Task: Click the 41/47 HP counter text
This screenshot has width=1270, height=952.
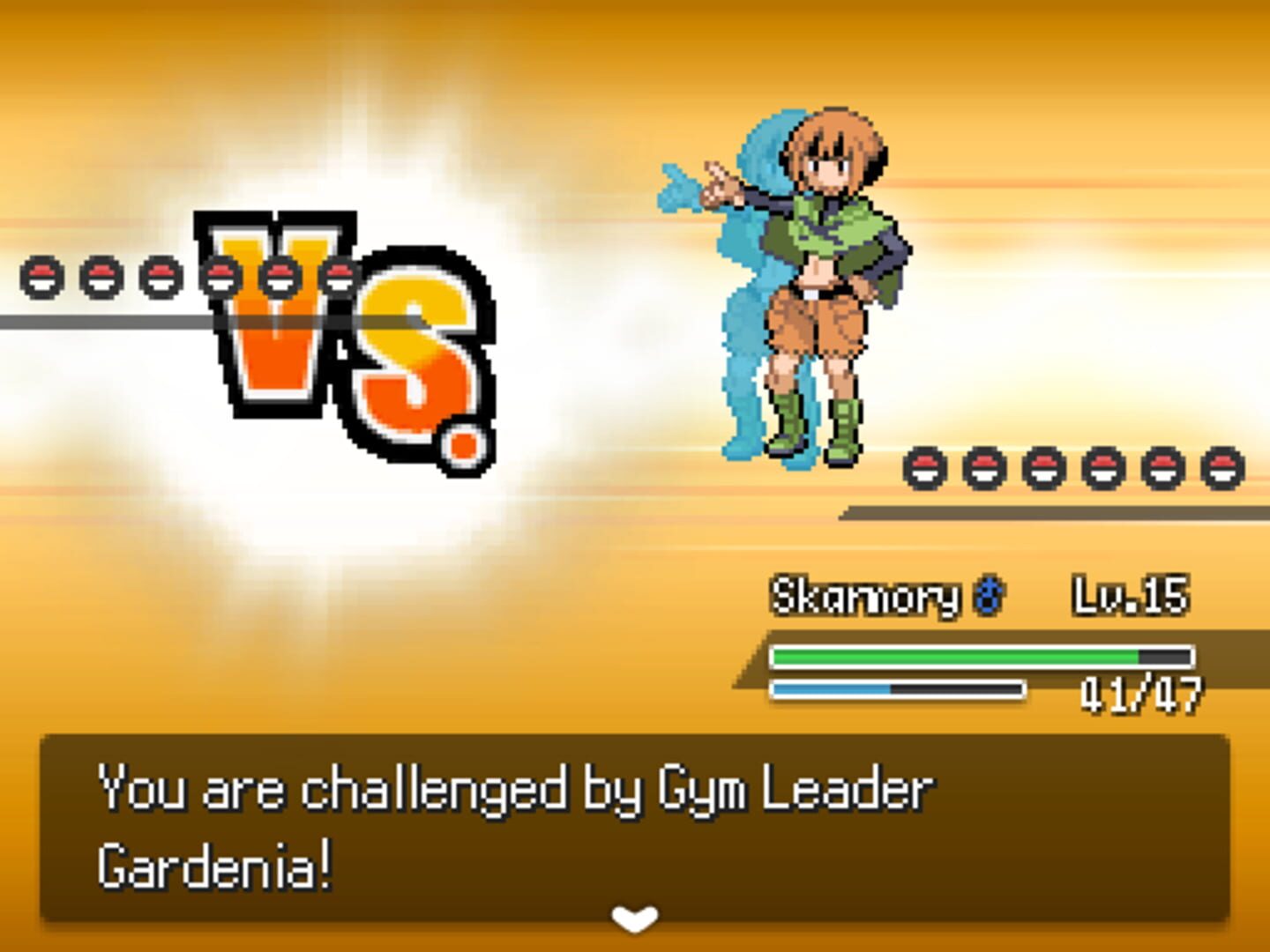Action: coord(1142,694)
